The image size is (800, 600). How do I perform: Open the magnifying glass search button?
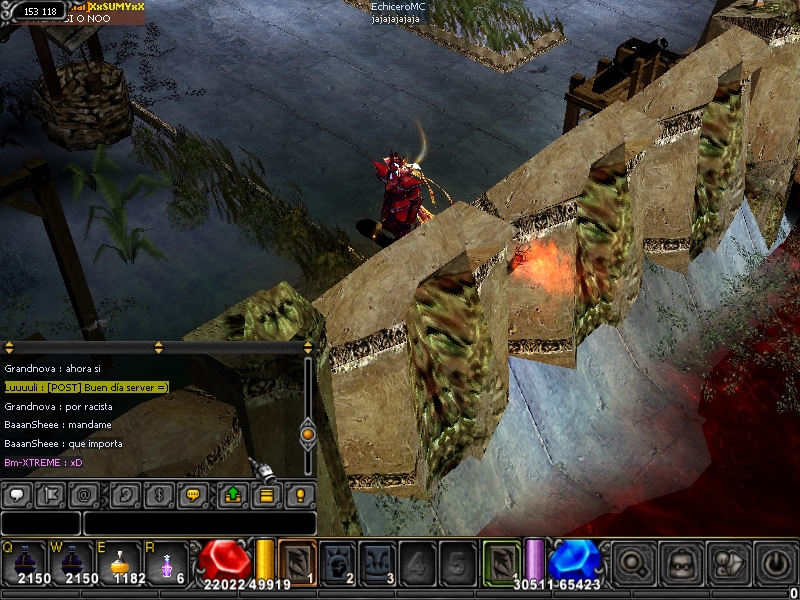coord(634,562)
